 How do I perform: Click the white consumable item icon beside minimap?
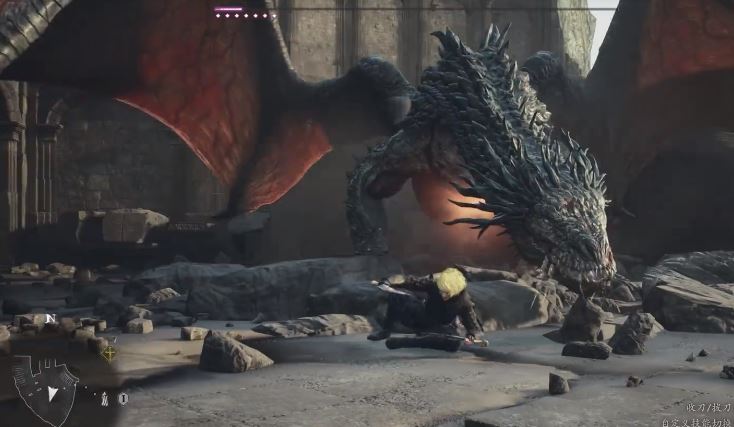pyautogui.click(x=104, y=399)
